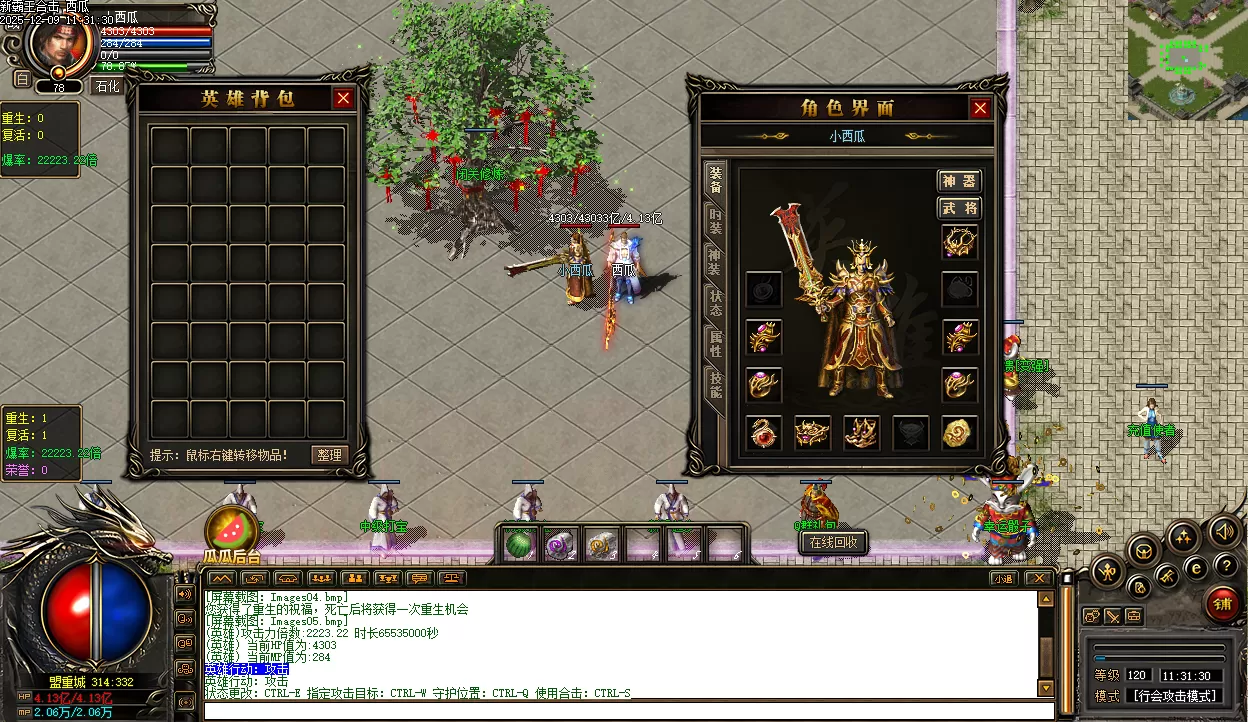Image resolution: width=1248 pixels, height=722 pixels.
Task: Select the 技能 skills tab
Action: [x=715, y=384]
